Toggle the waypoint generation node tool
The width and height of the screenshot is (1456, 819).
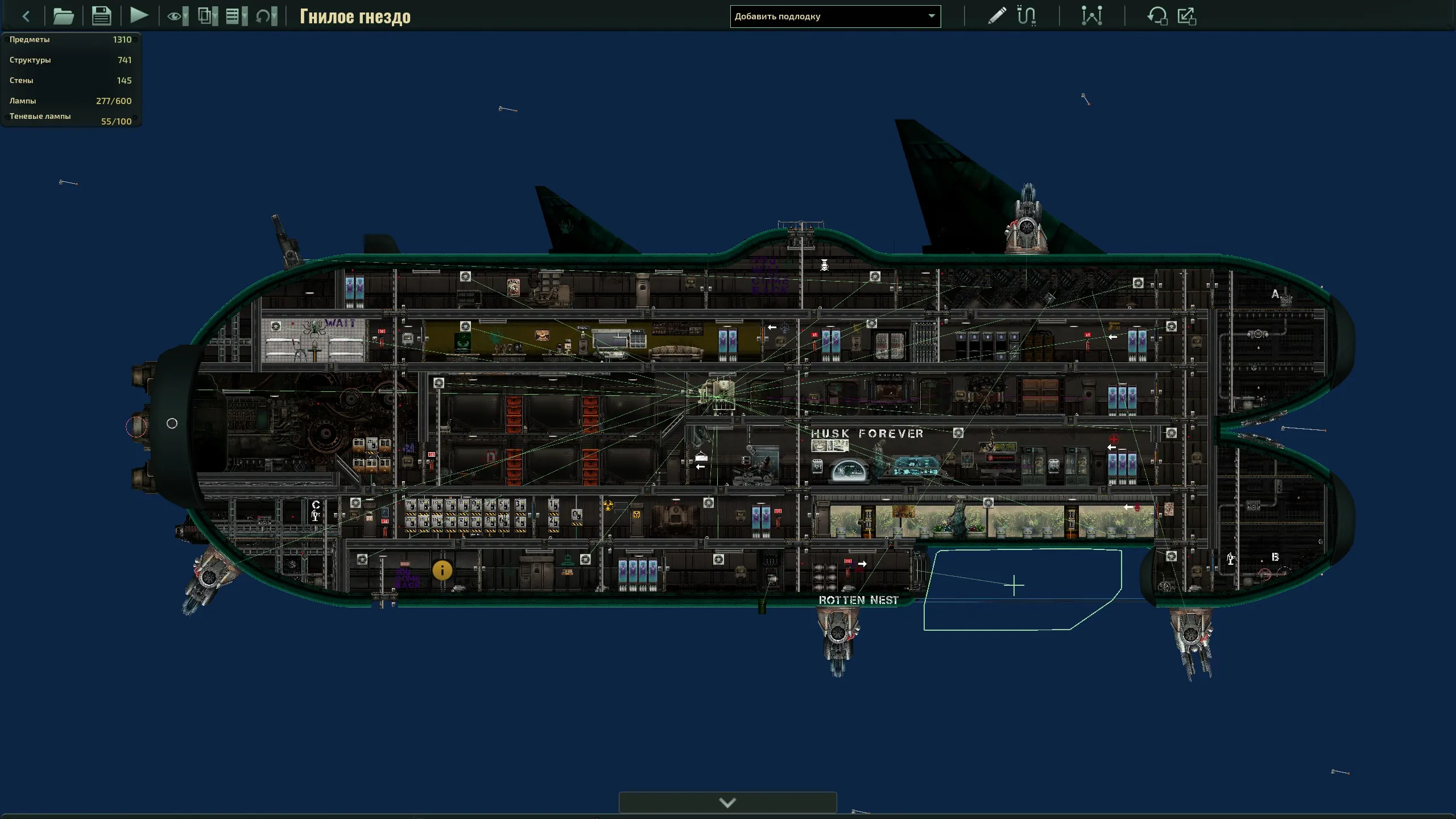click(x=1091, y=16)
